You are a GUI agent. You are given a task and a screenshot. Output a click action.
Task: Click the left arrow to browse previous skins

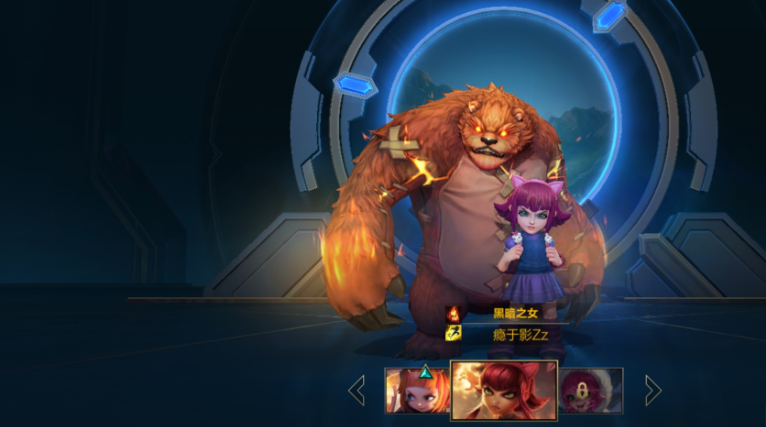pos(357,390)
